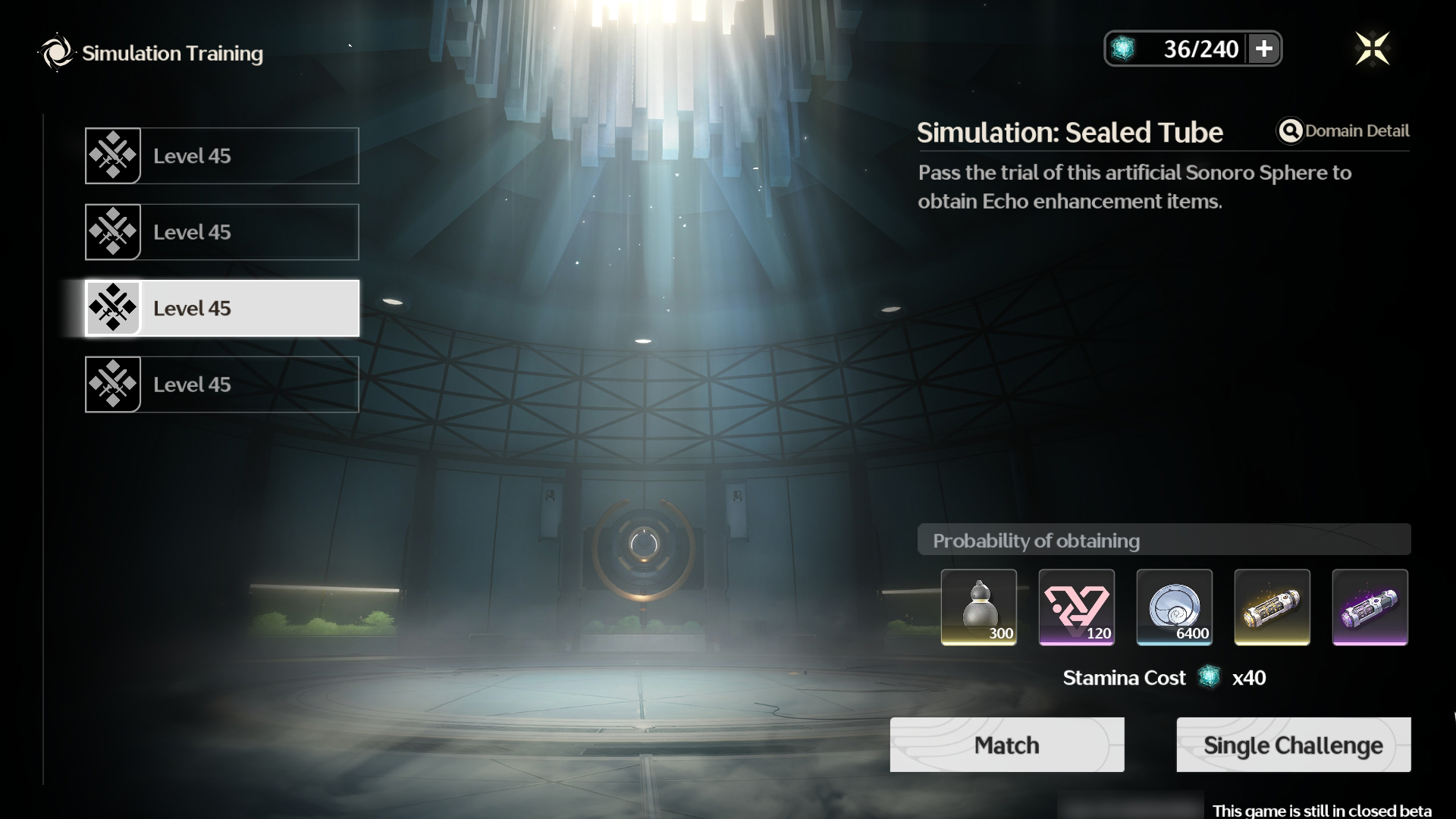Check the purple sealed tube reward
The width and height of the screenshot is (1456, 819).
(x=1370, y=607)
